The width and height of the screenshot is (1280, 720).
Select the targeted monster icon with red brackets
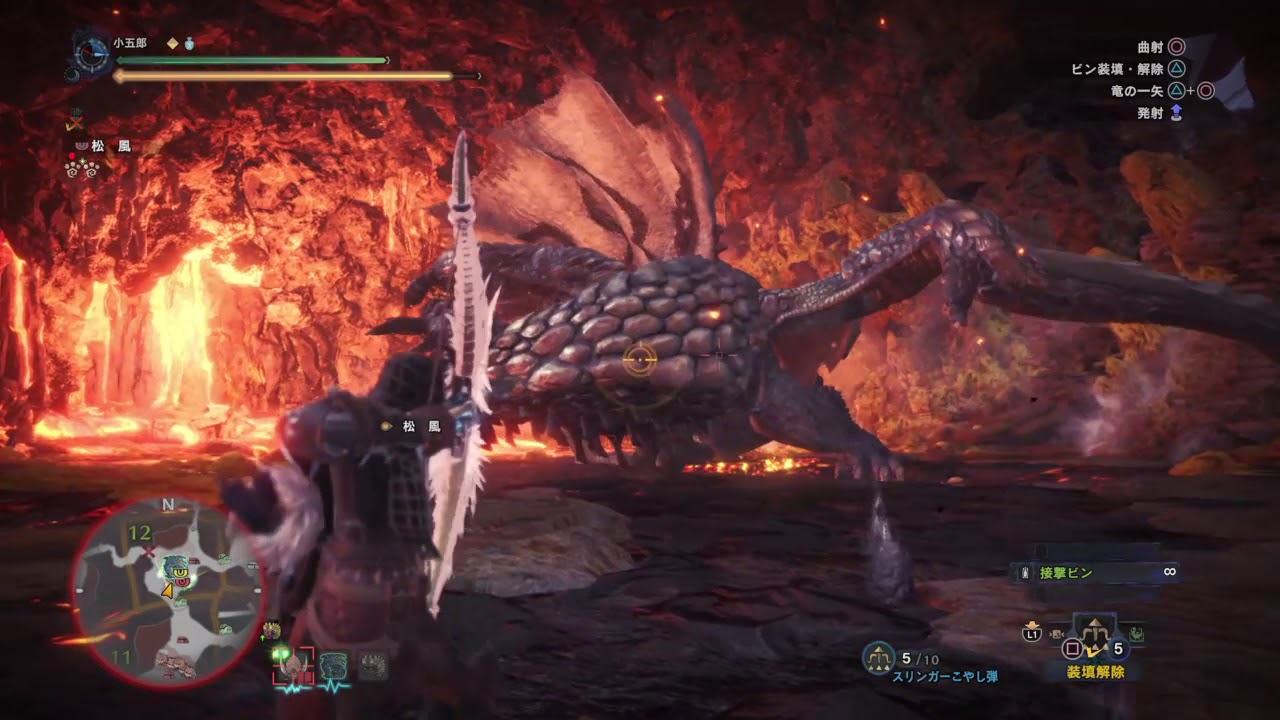point(292,664)
